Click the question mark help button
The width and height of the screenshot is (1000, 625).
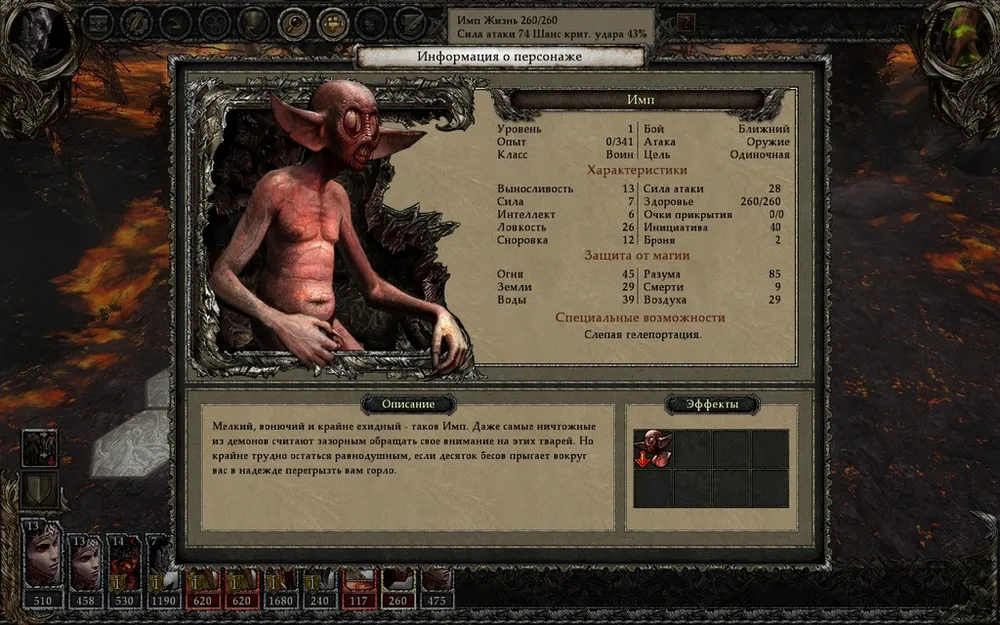pyautogui.click(x=685, y=21)
